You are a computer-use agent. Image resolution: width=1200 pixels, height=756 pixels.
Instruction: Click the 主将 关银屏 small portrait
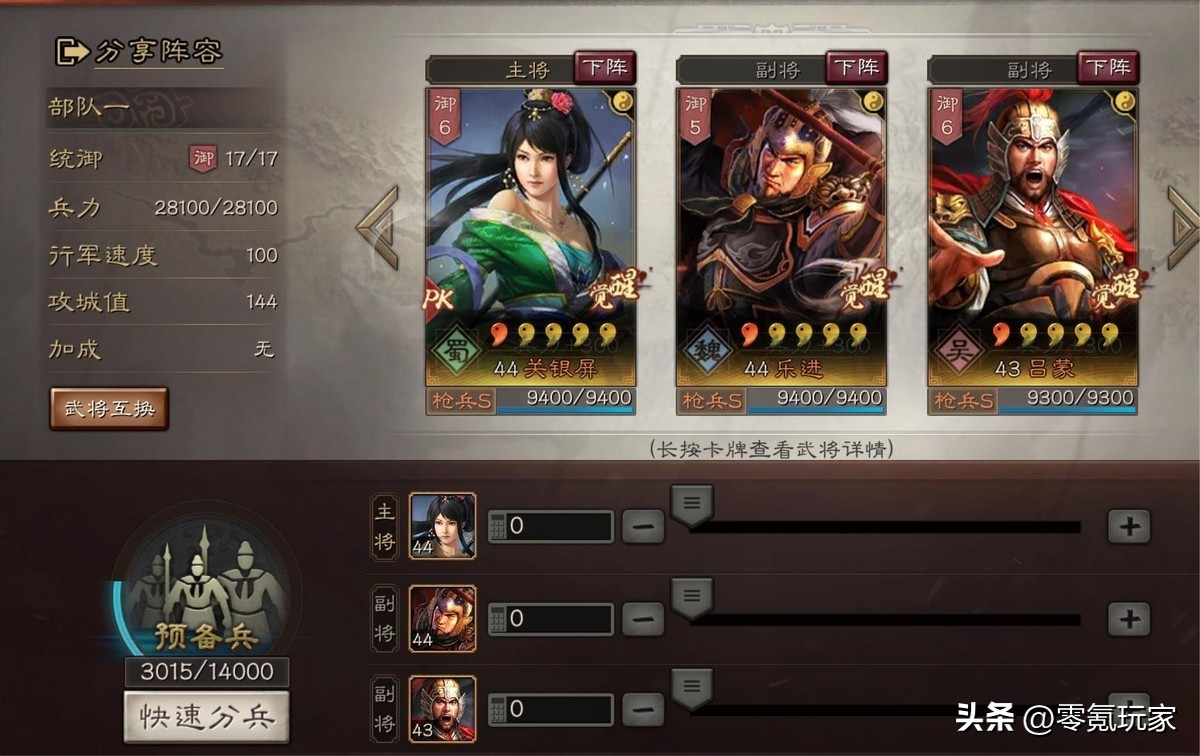click(x=442, y=526)
